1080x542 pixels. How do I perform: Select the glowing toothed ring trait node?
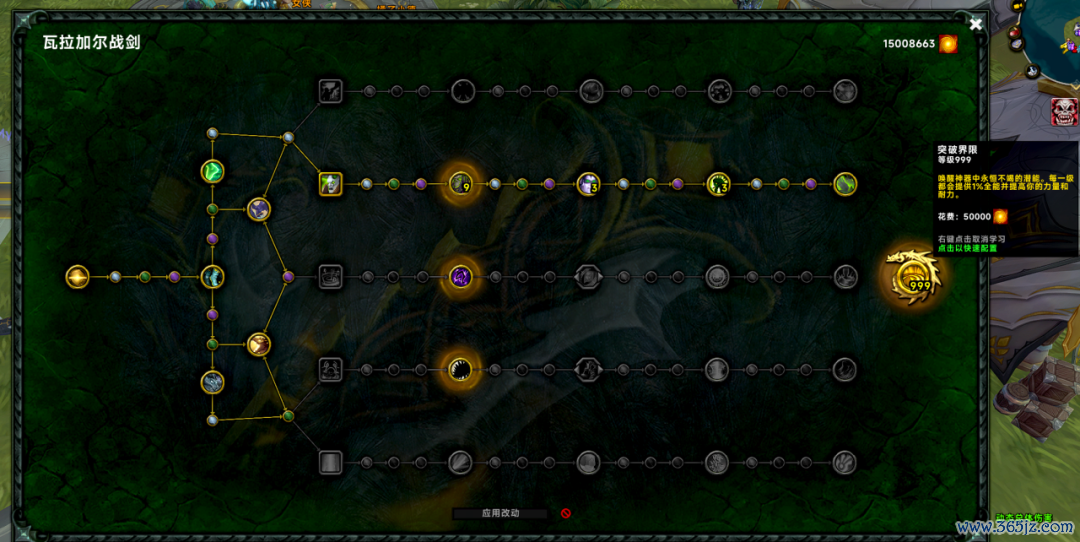tap(461, 369)
